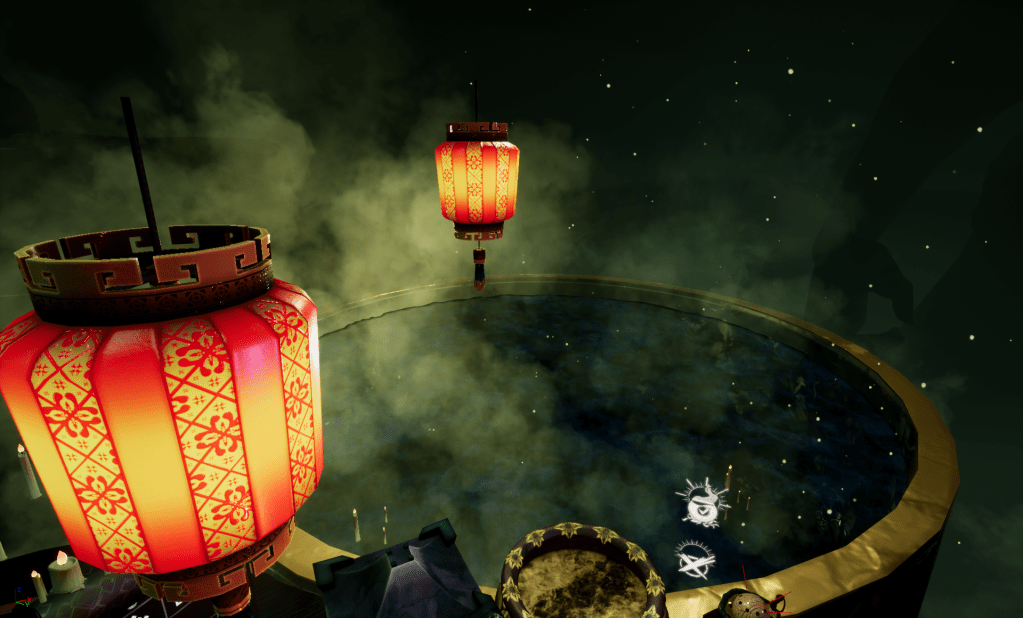Select the white crossed sticks icon
1023x618 pixels.
[694, 561]
